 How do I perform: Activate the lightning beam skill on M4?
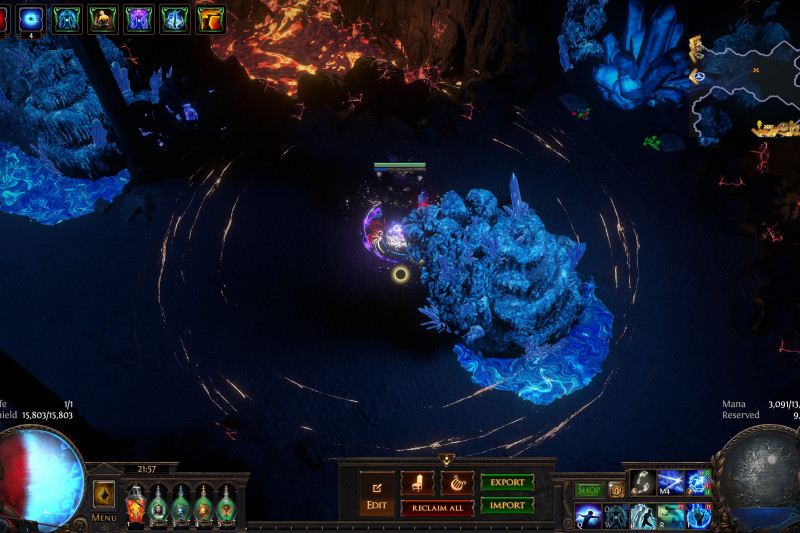(670, 482)
